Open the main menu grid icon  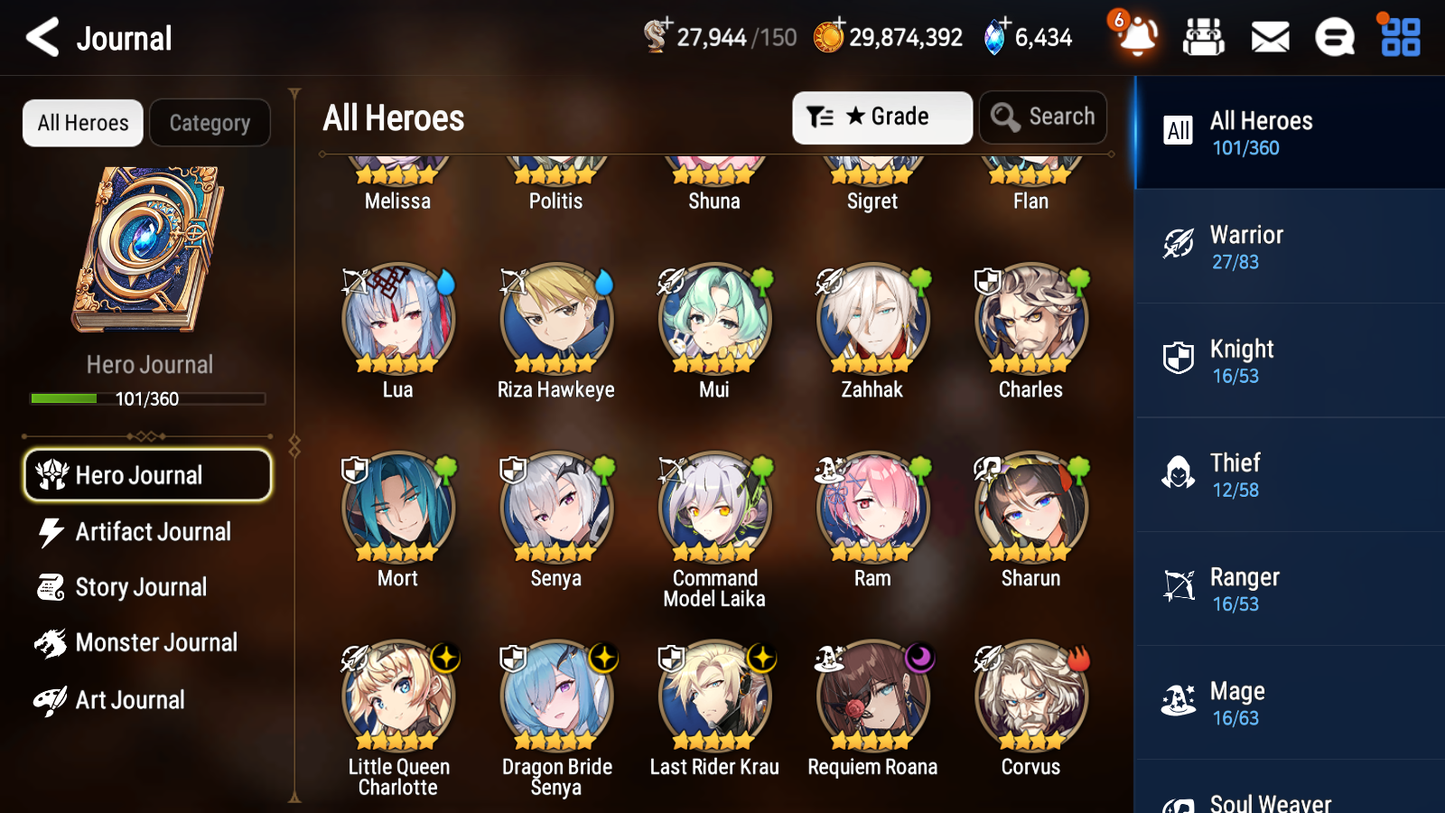click(1399, 36)
